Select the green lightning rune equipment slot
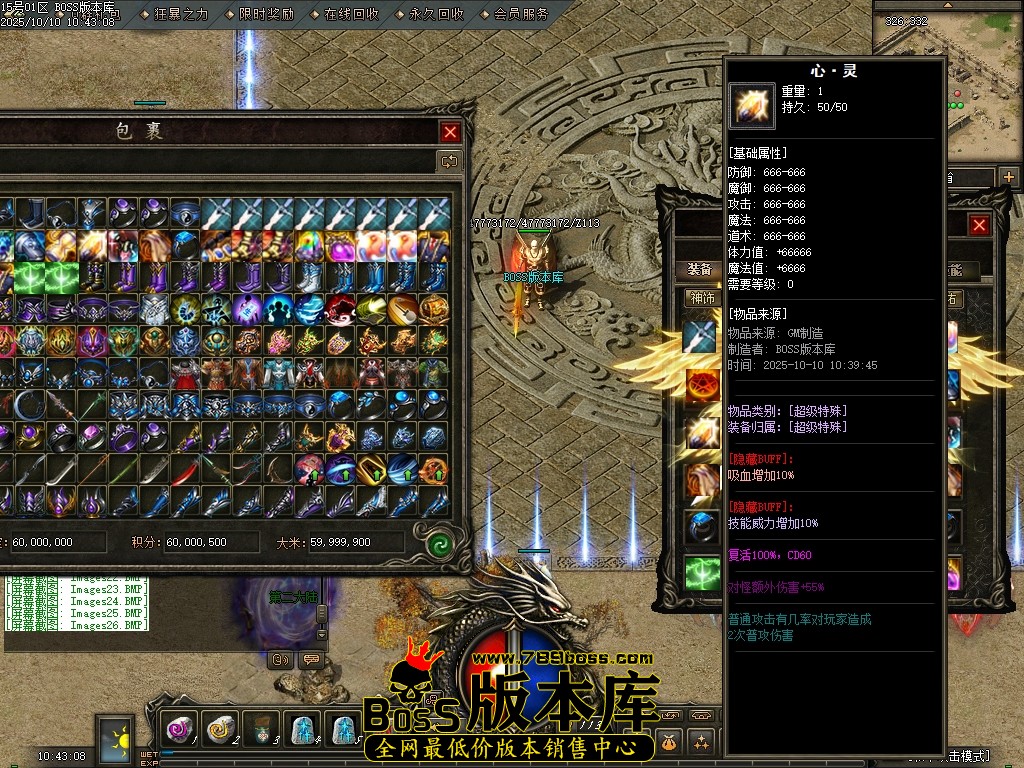 pyautogui.click(x=702, y=573)
